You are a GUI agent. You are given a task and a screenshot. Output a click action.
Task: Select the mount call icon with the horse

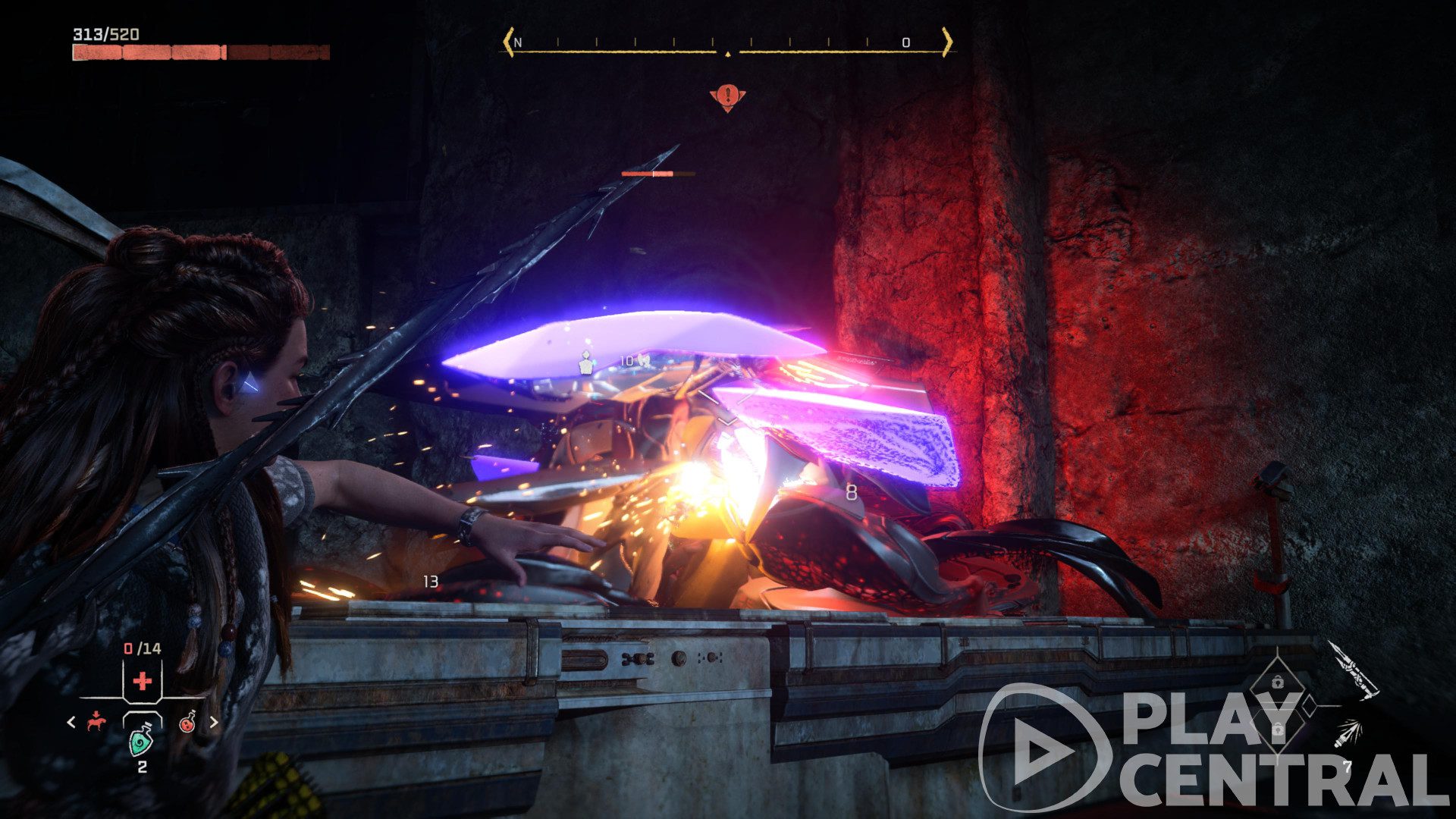pos(95,722)
